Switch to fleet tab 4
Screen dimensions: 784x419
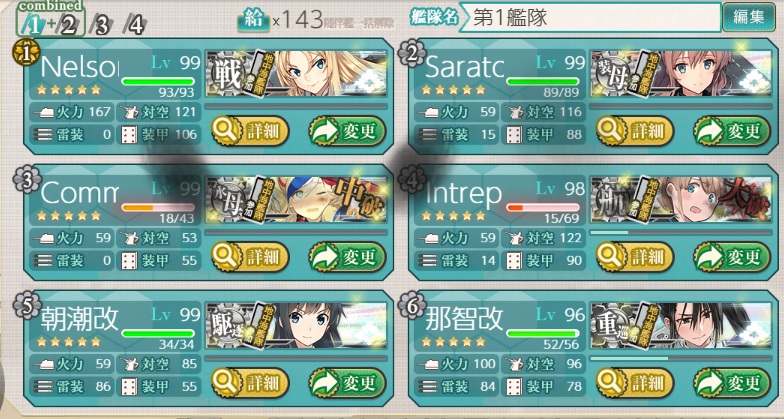pos(134,25)
